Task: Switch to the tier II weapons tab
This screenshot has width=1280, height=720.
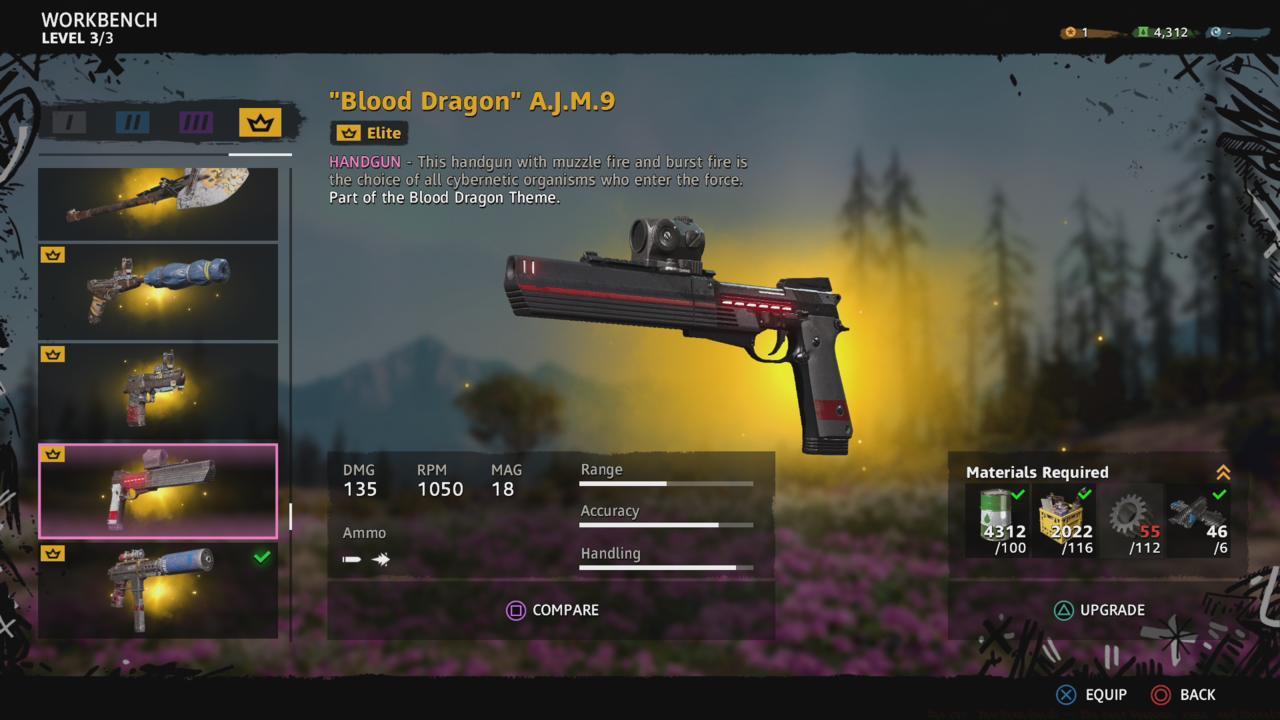Action: coord(132,123)
